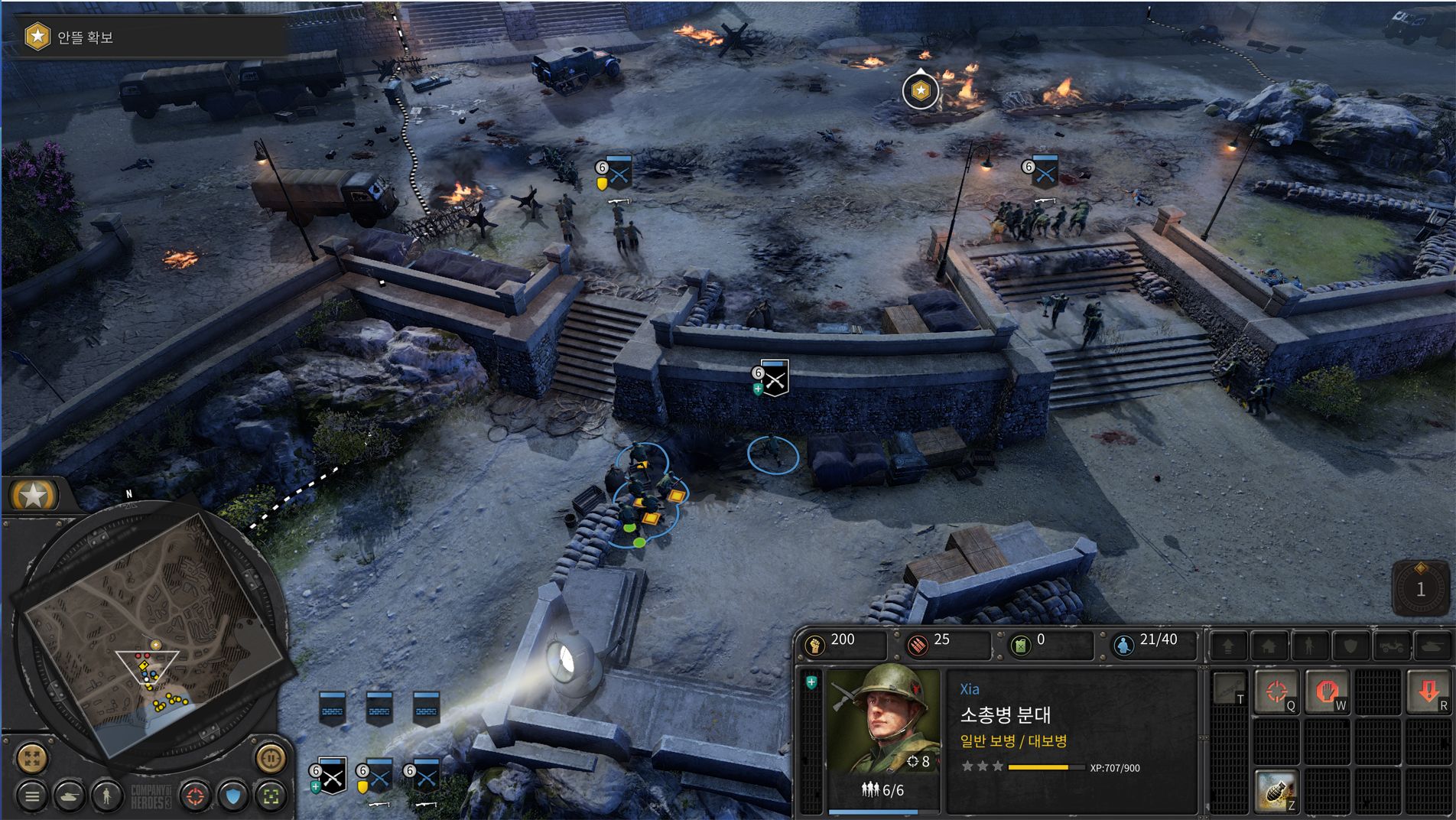
Task: Select the infantry soldier icon button under minimap
Action: pyautogui.click(x=107, y=796)
